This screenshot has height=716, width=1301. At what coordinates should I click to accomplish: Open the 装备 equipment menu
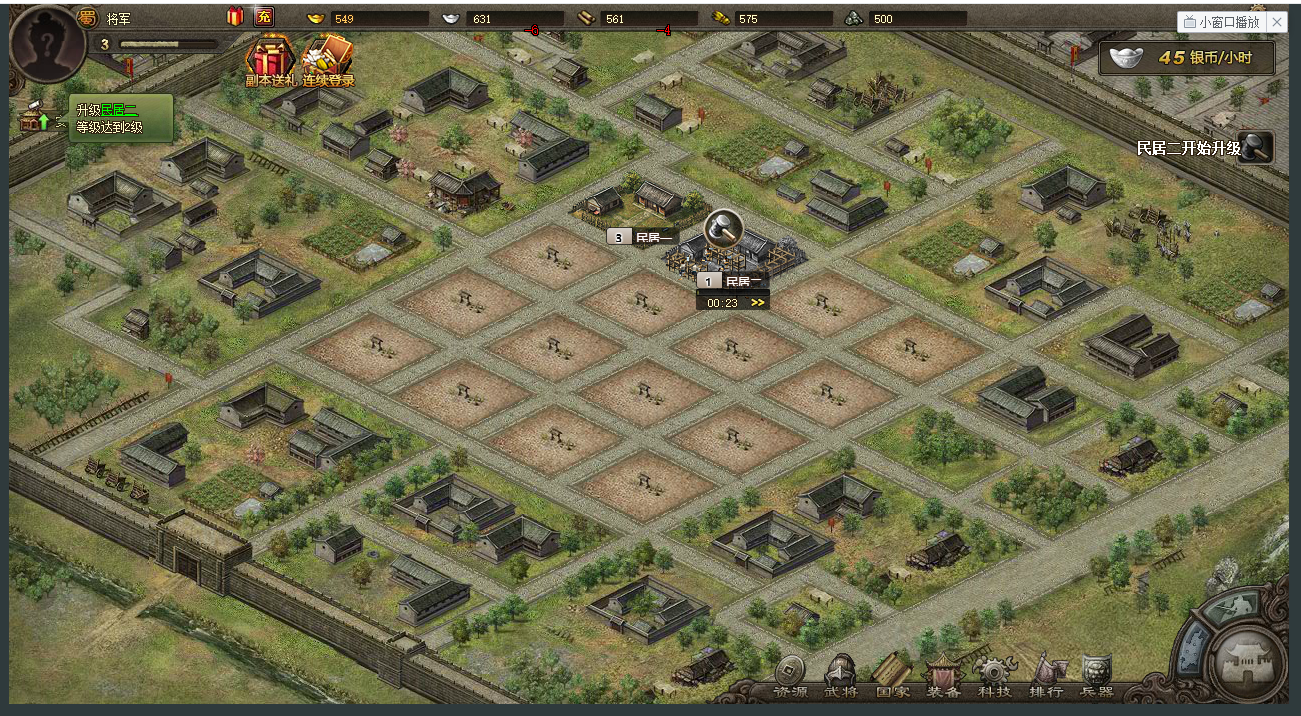point(943,677)
